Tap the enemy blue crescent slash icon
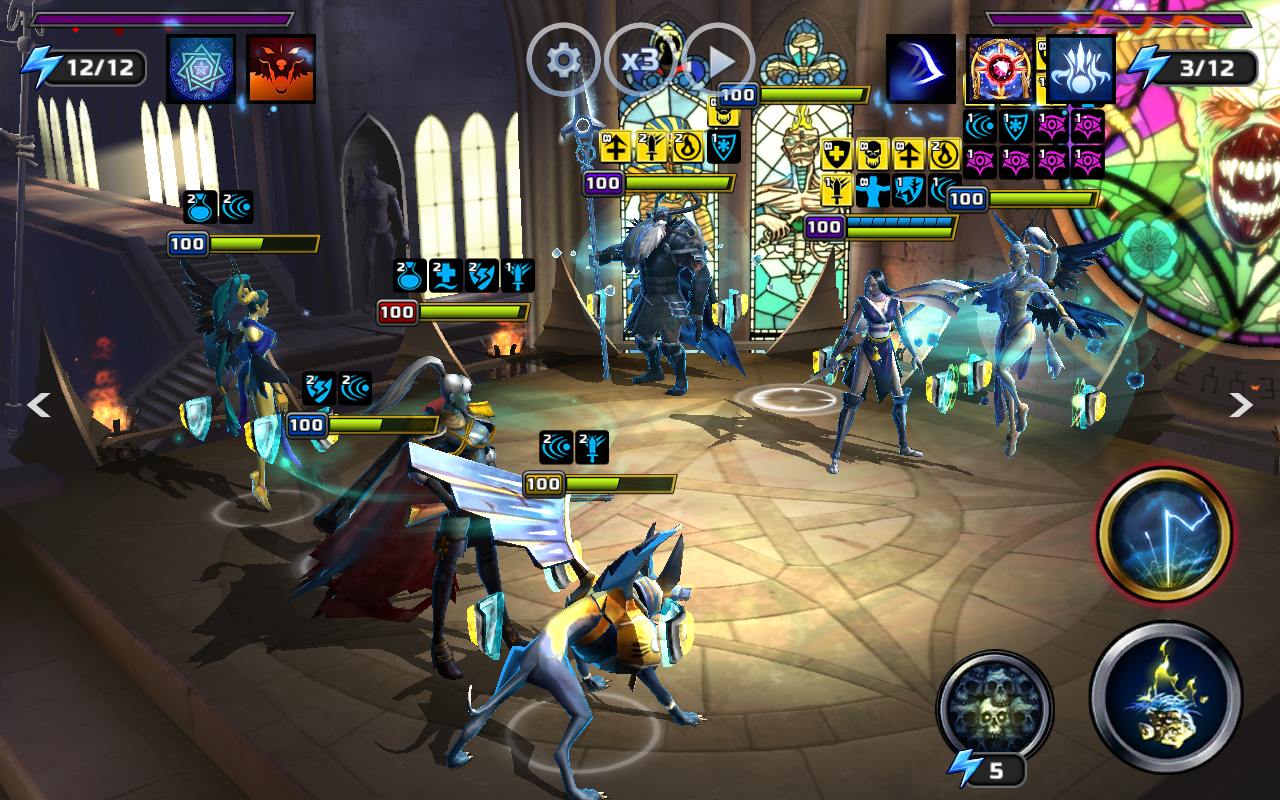 (921, 69)
